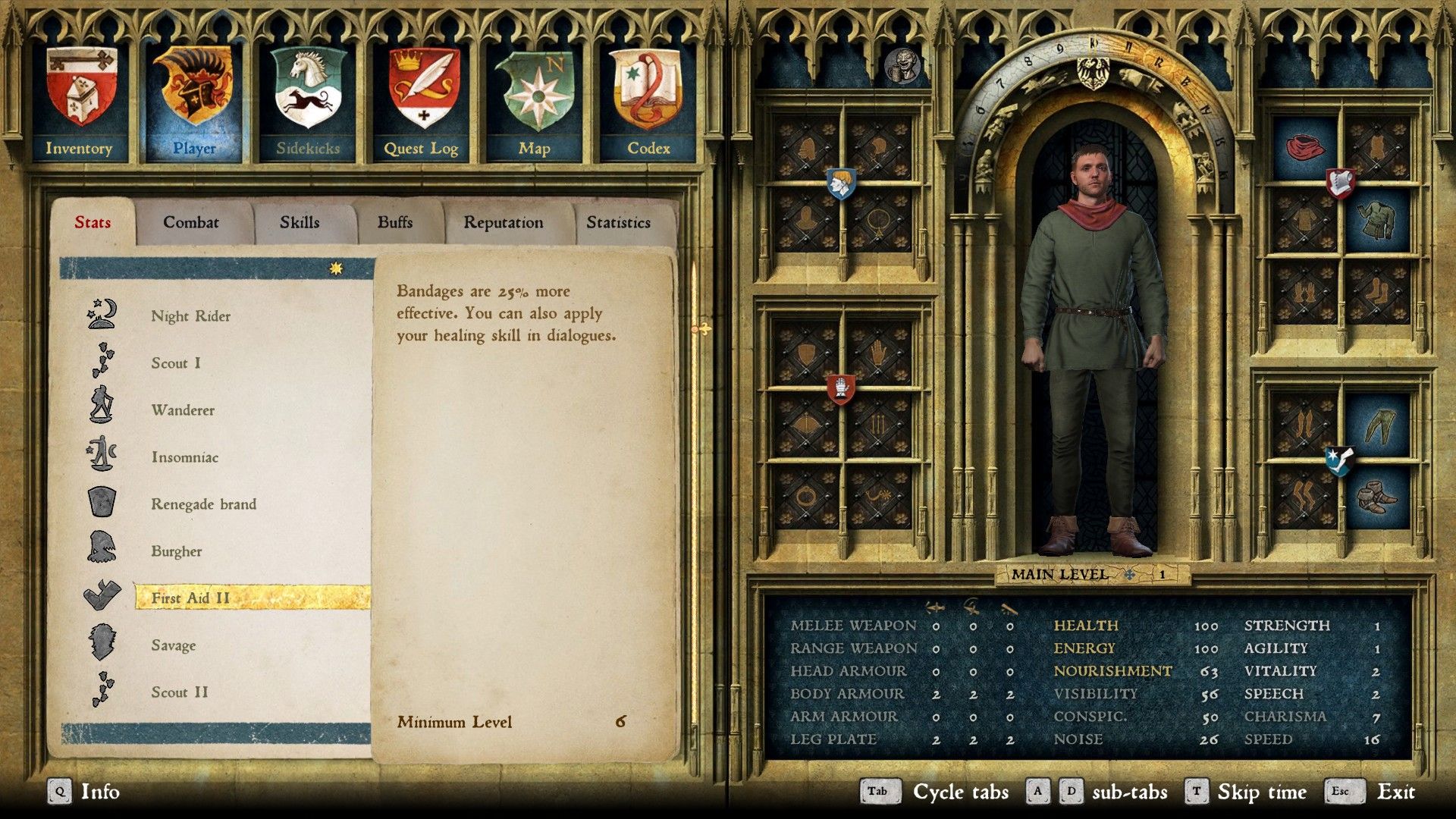1456x819 pixels.
Task: Select the equipped leather shoes slot
Action: (x=1376, y=498)
